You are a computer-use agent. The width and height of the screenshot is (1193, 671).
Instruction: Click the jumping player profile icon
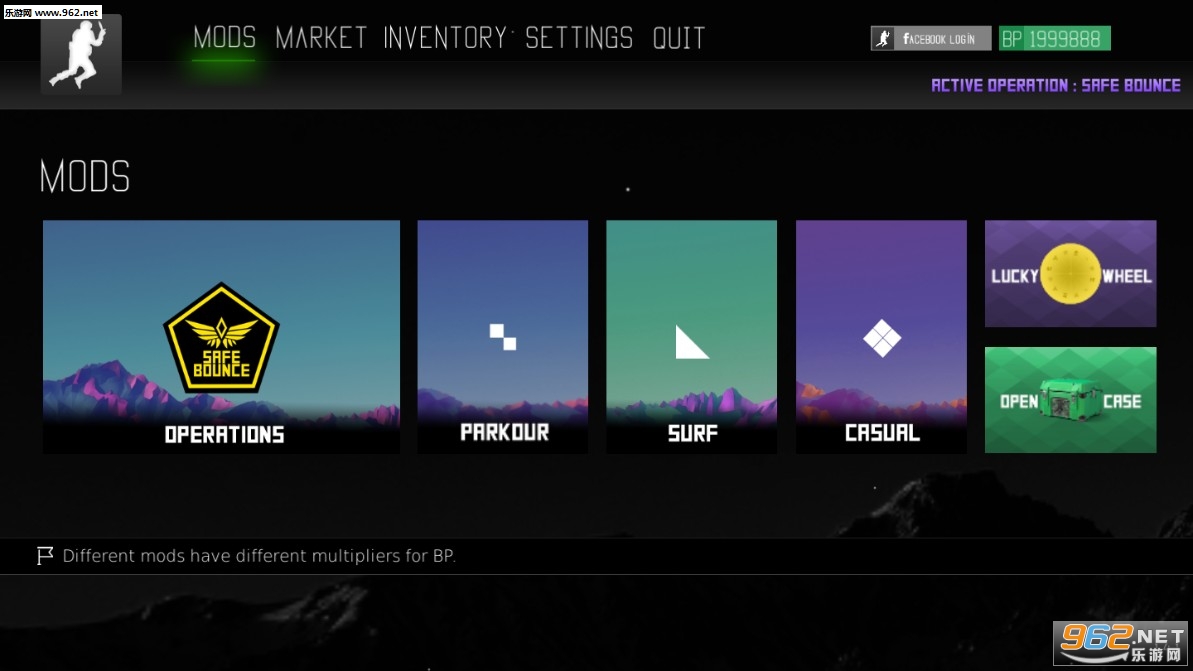[81, 54]
